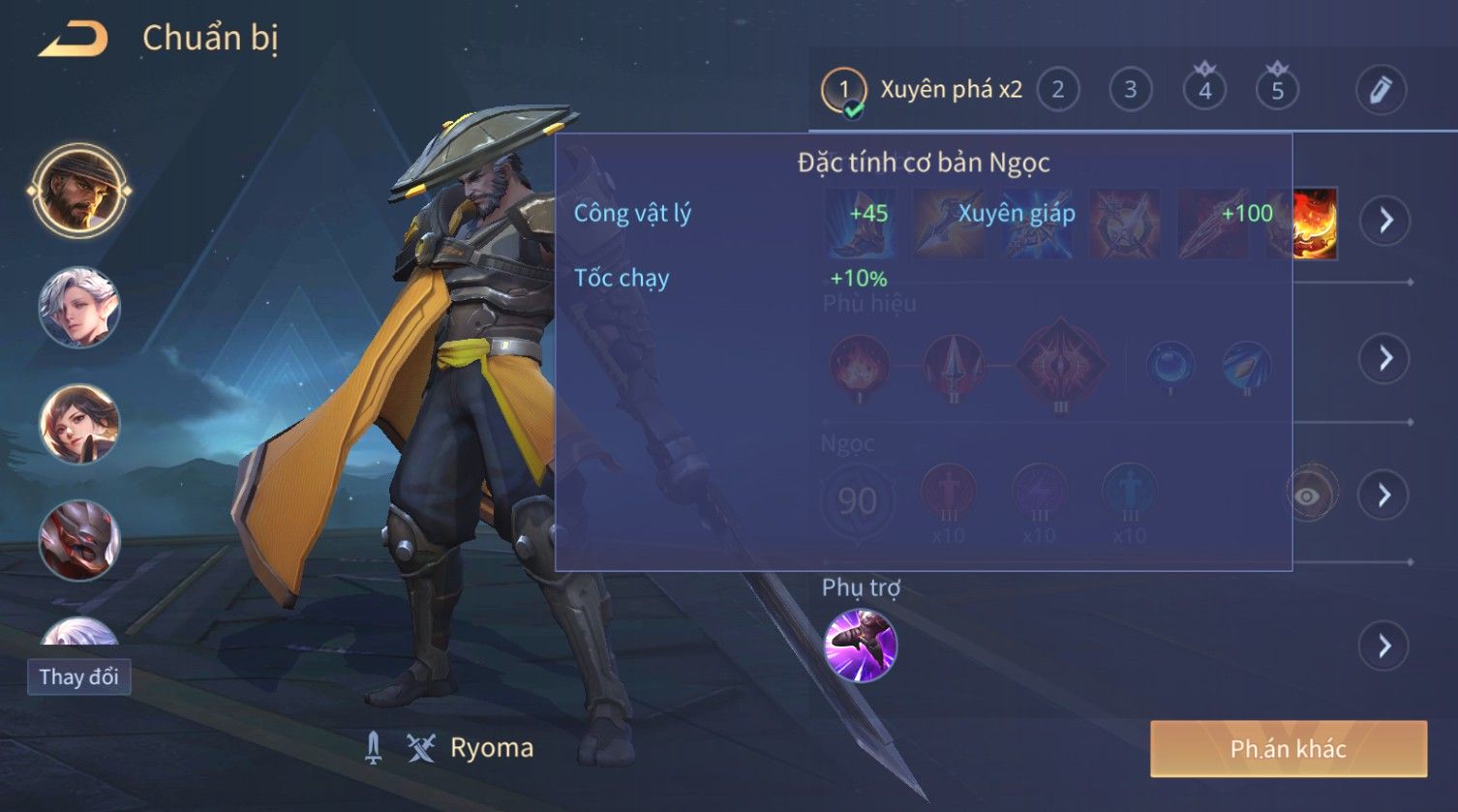Expand the Ngọc gem row arrow
1458x812 pixels.
coord(1383,496)
